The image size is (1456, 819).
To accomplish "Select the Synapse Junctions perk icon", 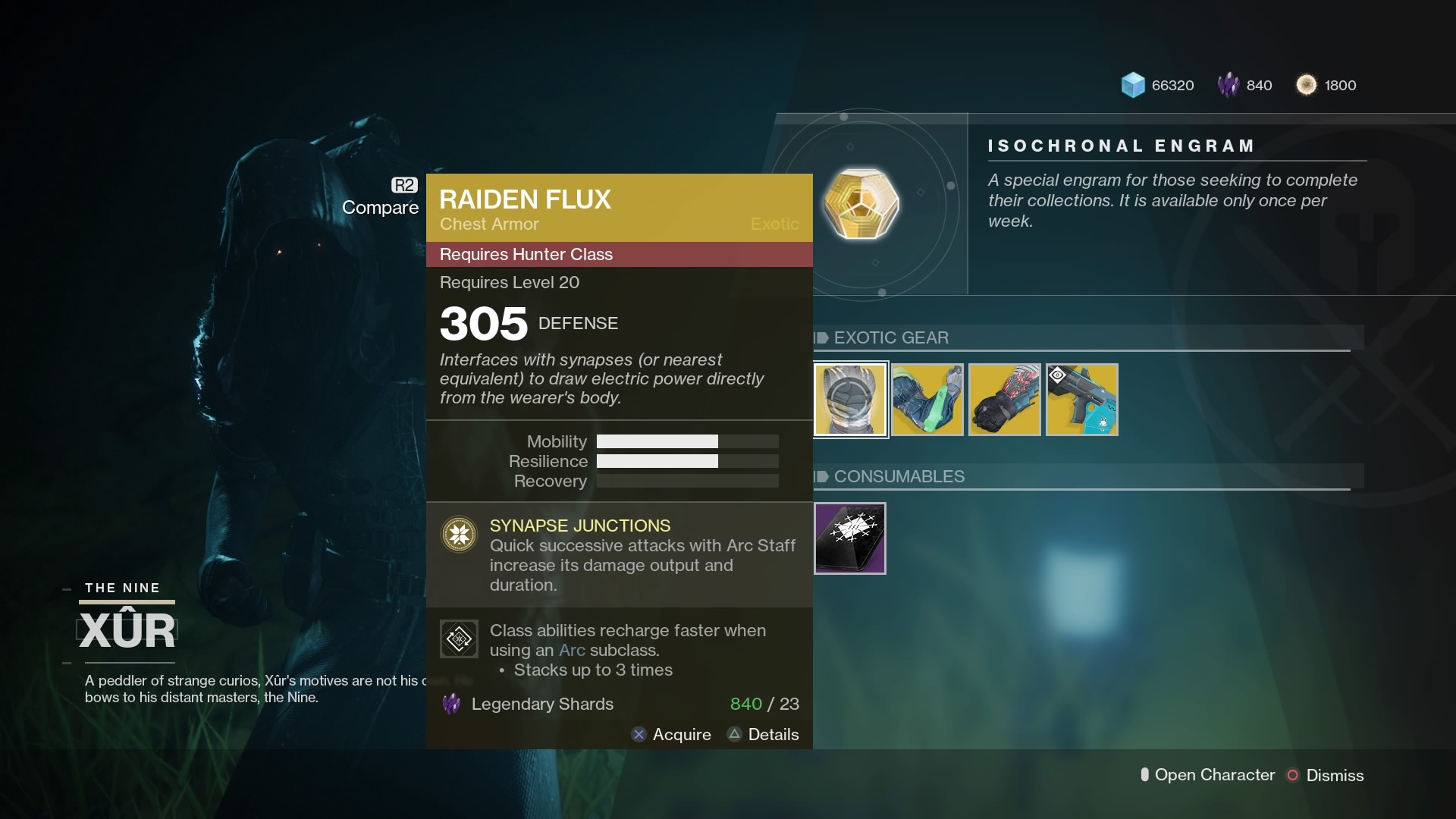I will [x=459, y=534].
